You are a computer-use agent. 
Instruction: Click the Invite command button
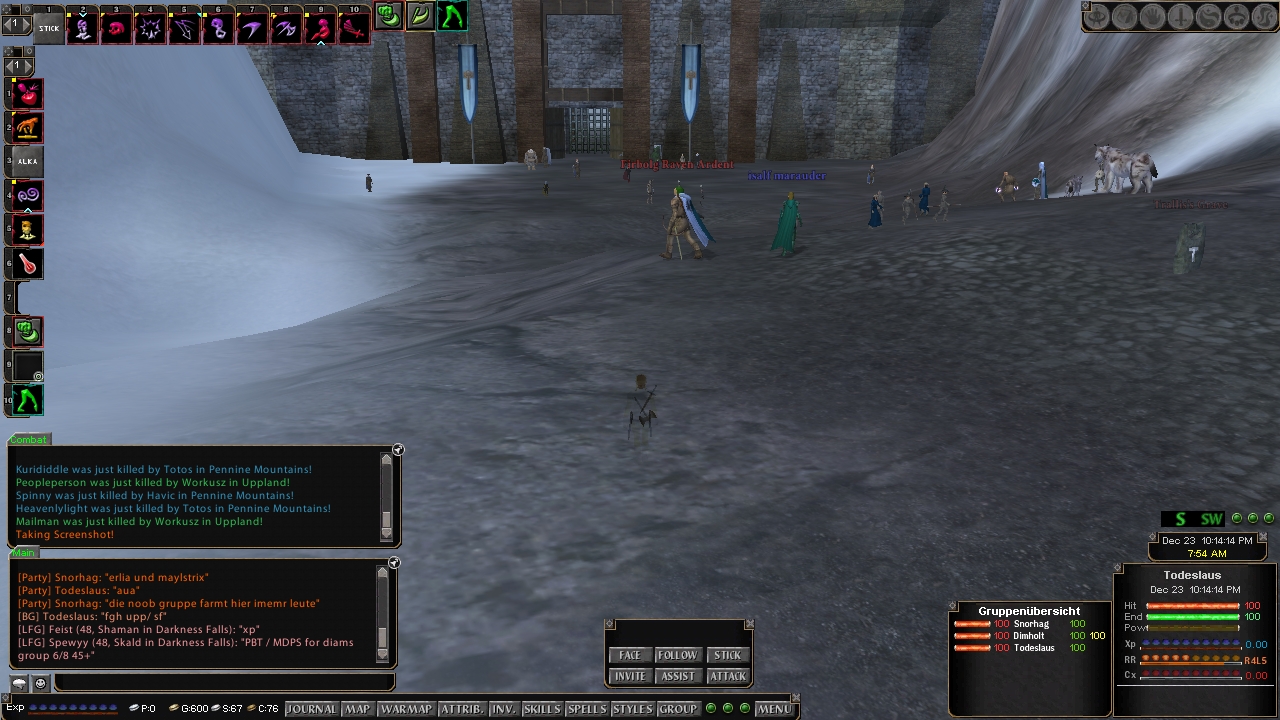[x=630, y=676]
